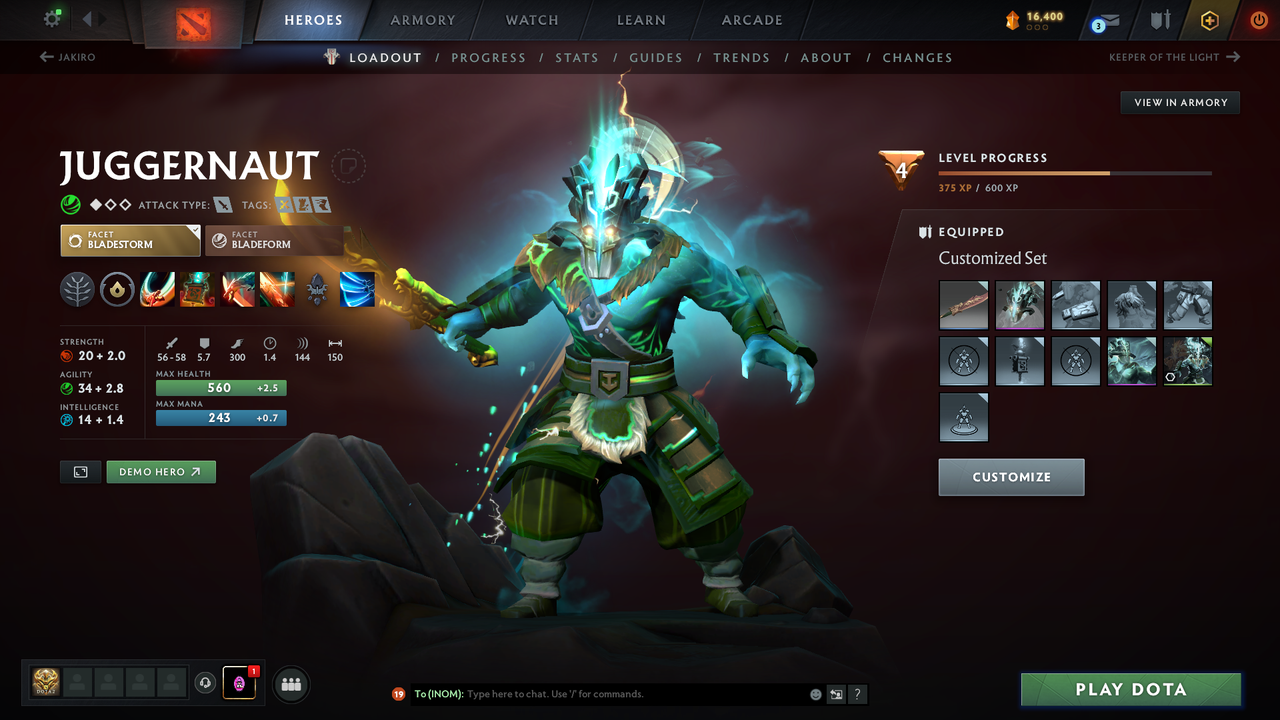1280x720 pixels.
Task: Click the sword equipped item thumbnail
Action: tap(963, 305)
